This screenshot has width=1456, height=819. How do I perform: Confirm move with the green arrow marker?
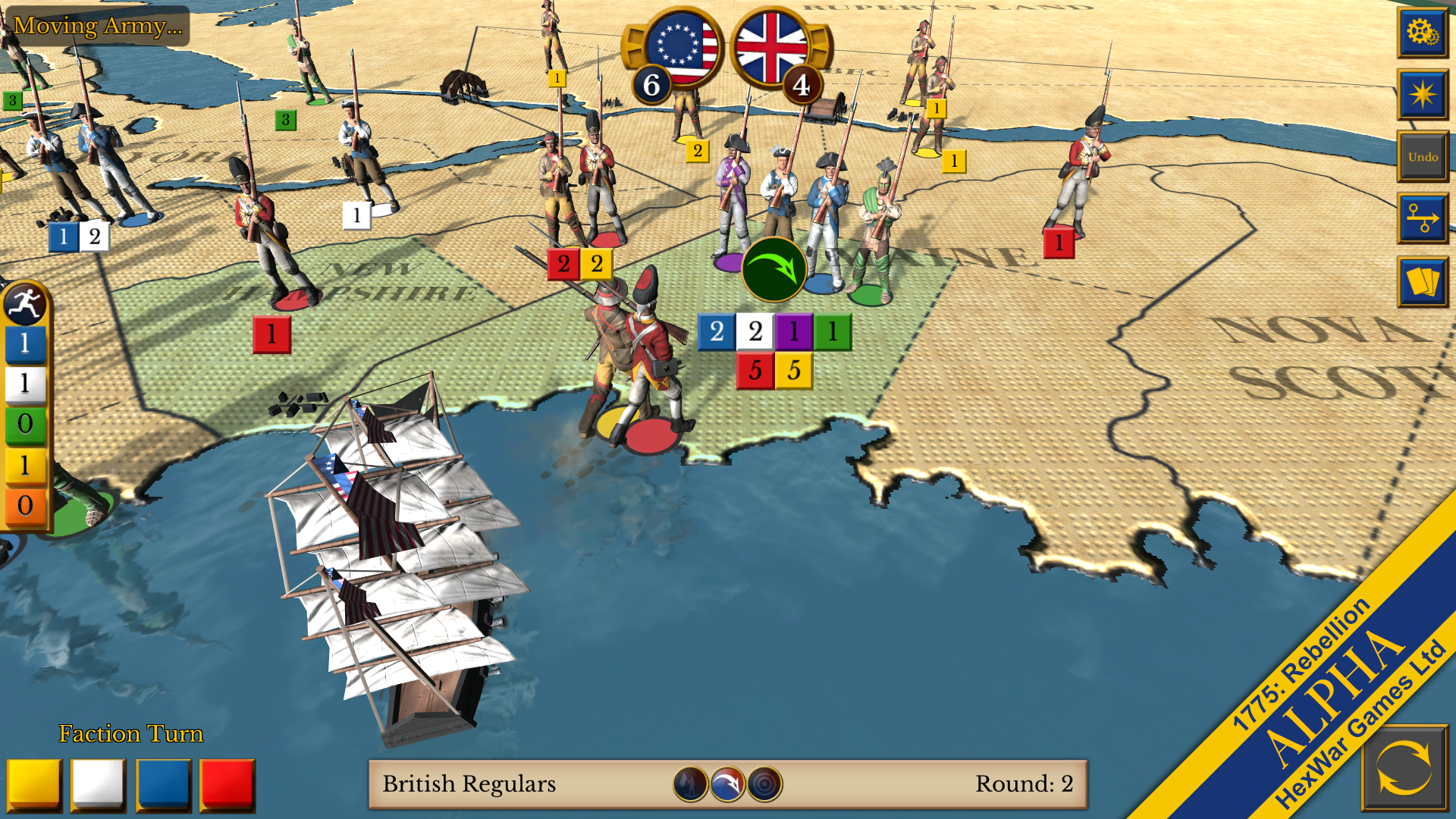click(773, 269)
